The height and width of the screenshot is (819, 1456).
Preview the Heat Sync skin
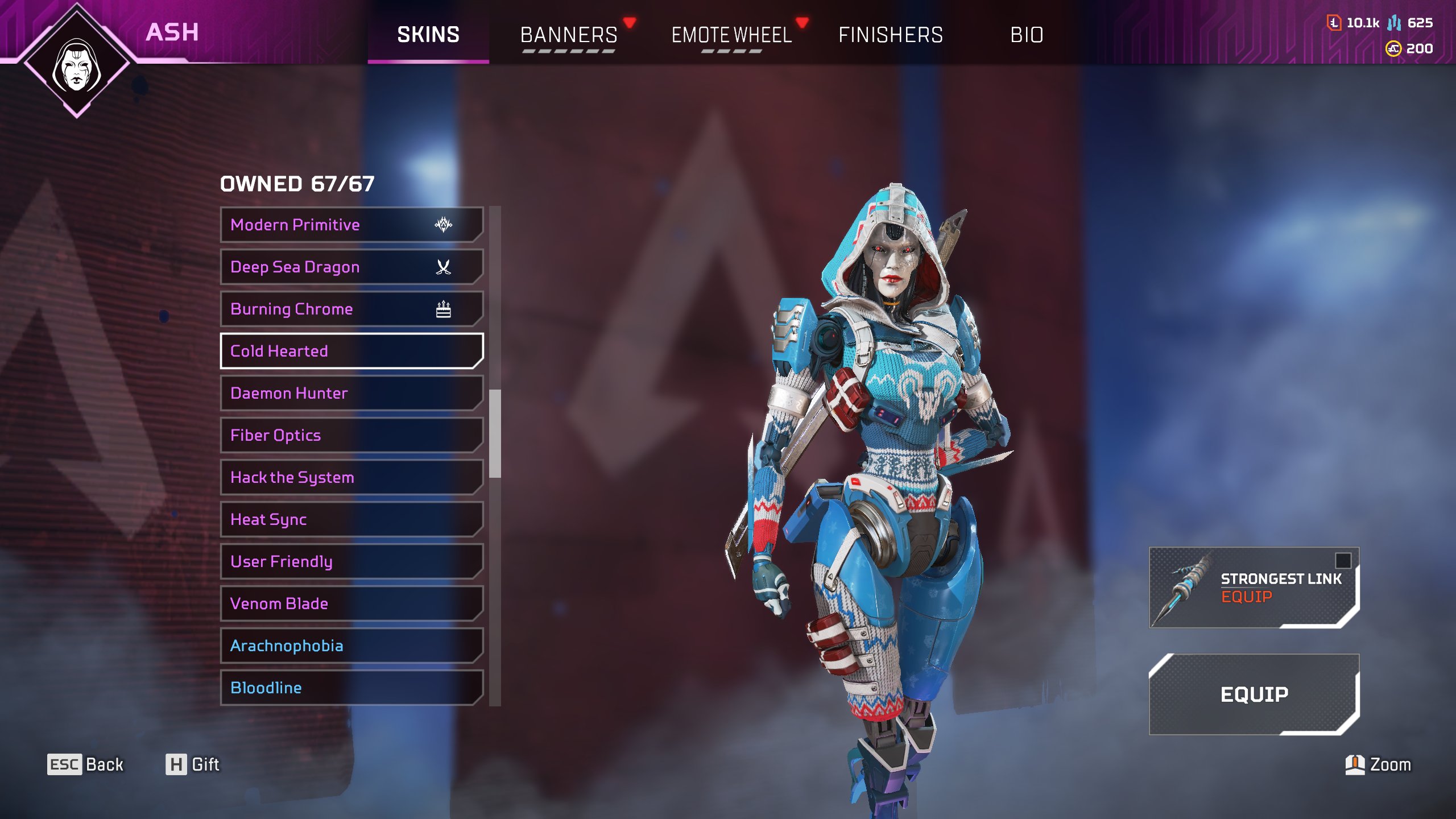click(x=351, y=519)
